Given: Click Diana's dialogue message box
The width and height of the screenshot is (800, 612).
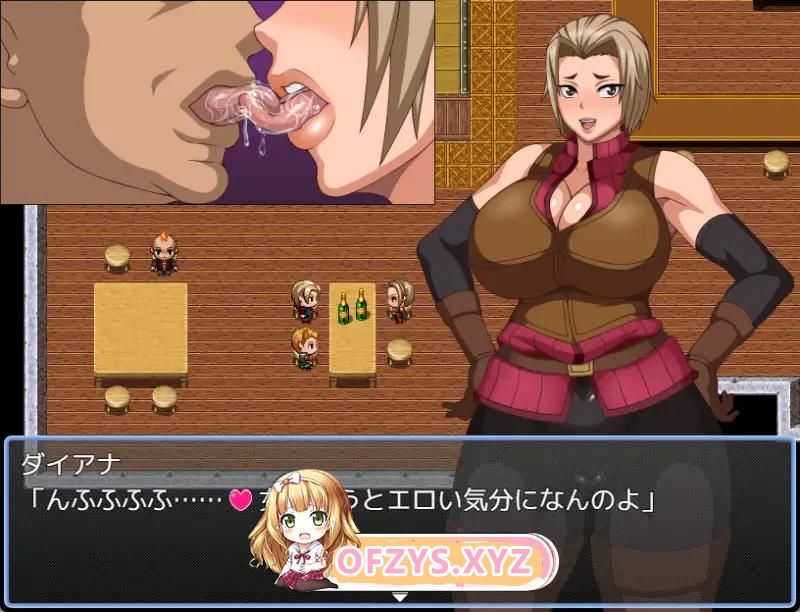Looking at the screenshot, I should pyautogui.click(x=150, y=530).
